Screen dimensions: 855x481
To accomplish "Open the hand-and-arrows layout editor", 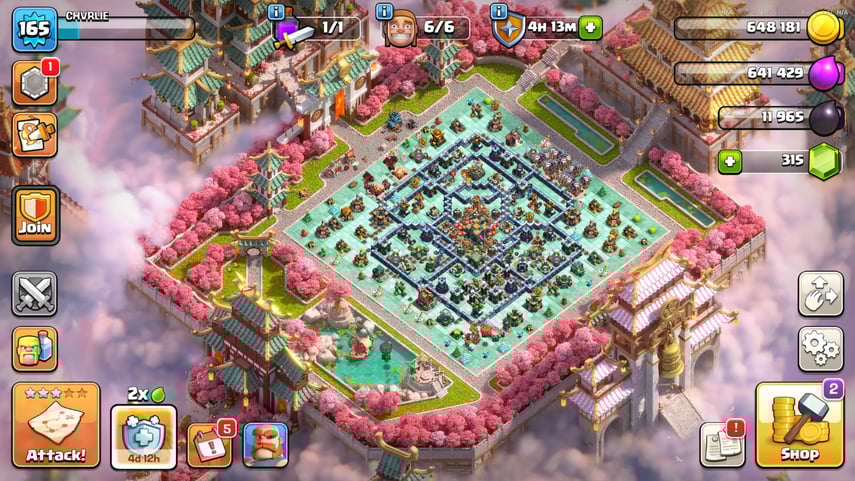I will [x=820, y=293].
